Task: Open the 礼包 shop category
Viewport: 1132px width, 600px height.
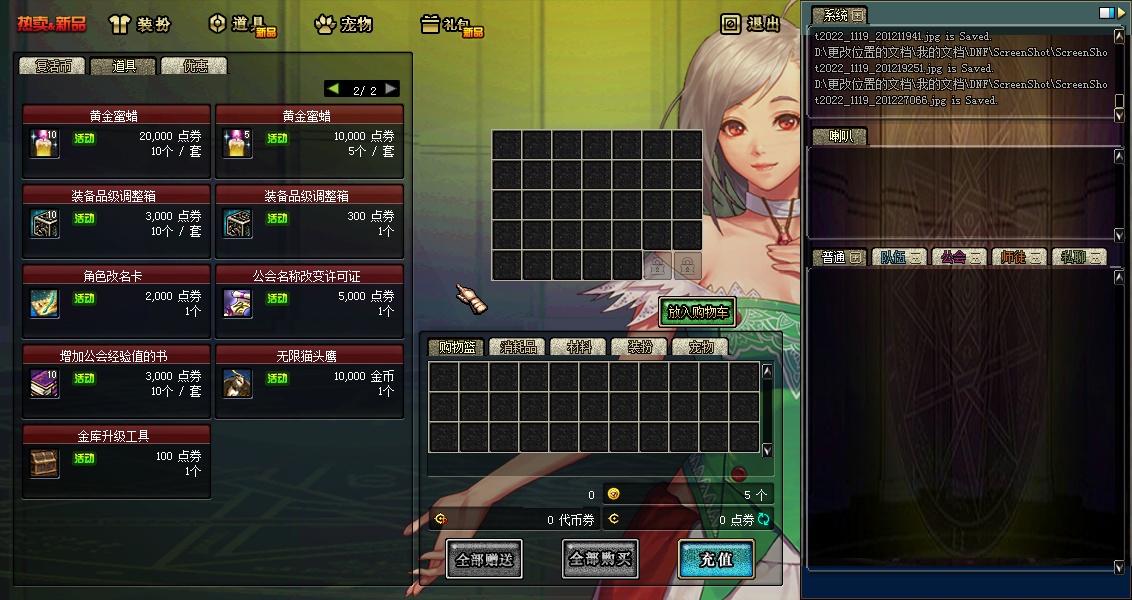Action: (451, 24)
